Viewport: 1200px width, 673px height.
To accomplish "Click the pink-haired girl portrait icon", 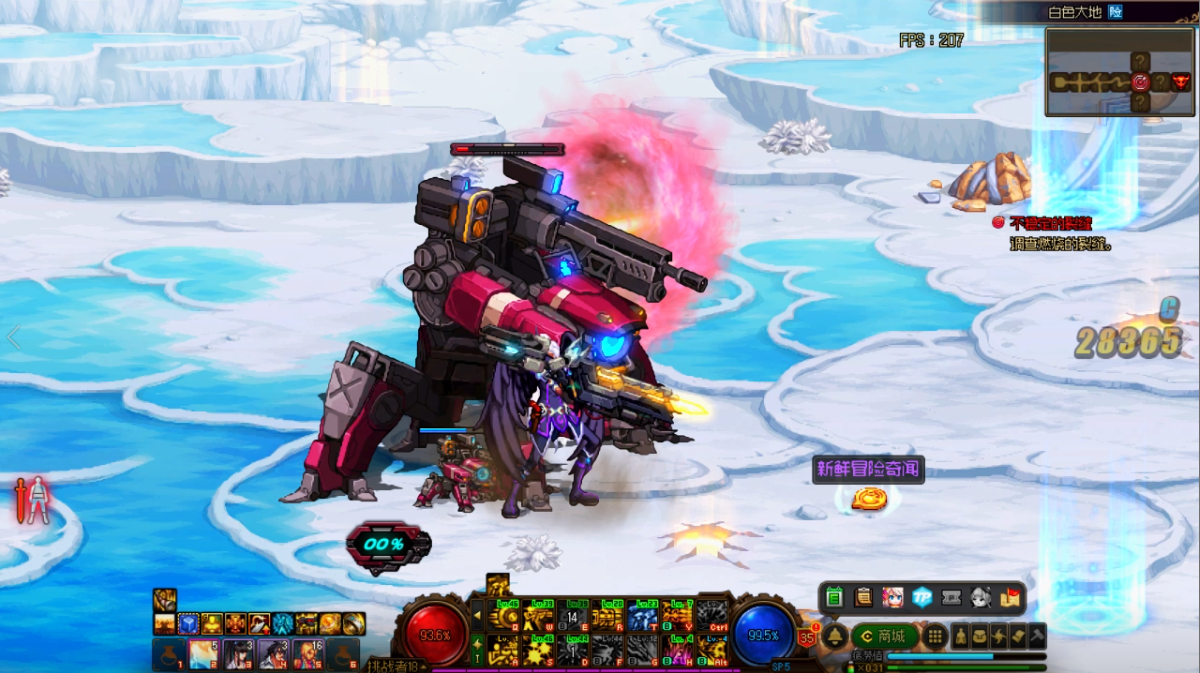I will 892,598.
